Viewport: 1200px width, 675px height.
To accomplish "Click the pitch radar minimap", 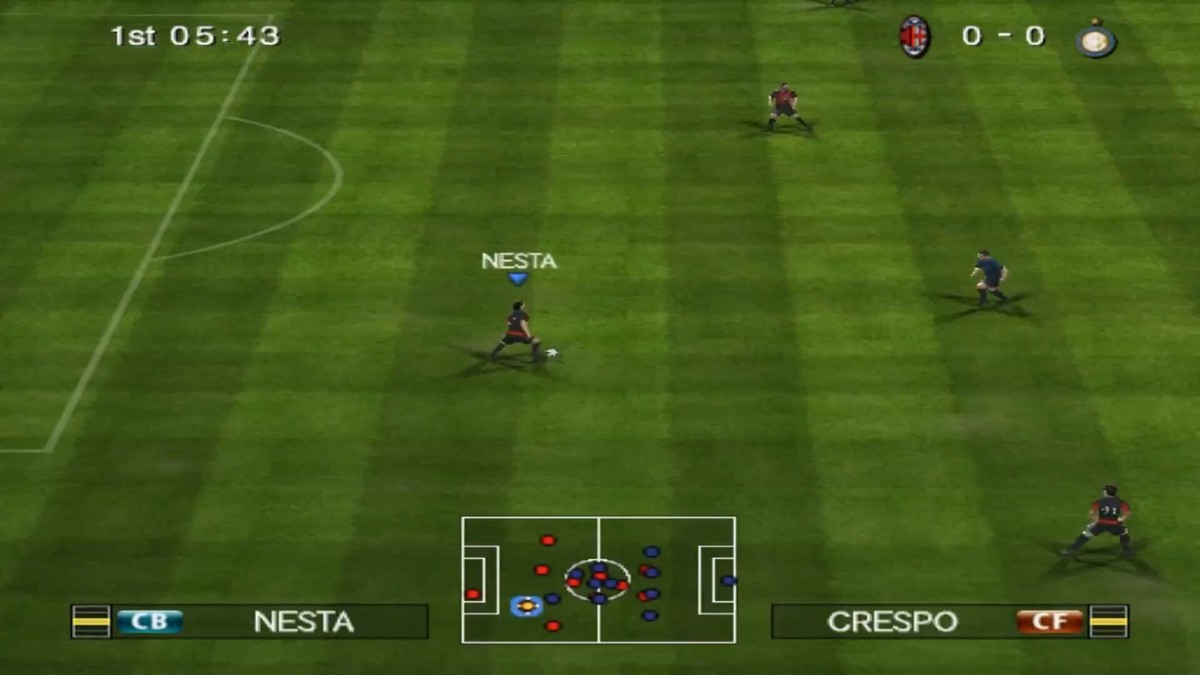I will (x=598, y=580).
